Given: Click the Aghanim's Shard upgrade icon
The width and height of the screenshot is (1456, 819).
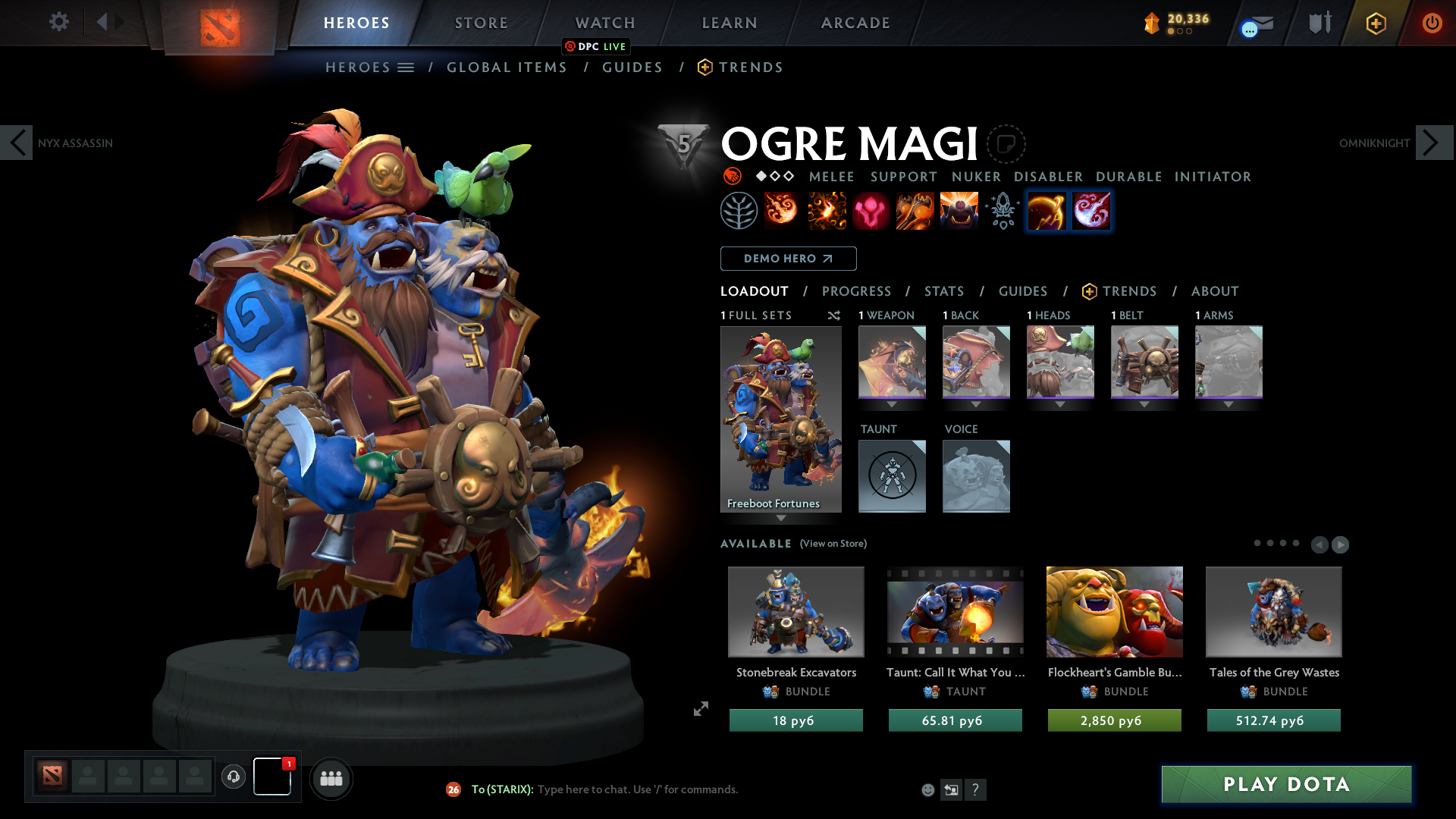Looking at the screenshot, I should (1002, 210).
